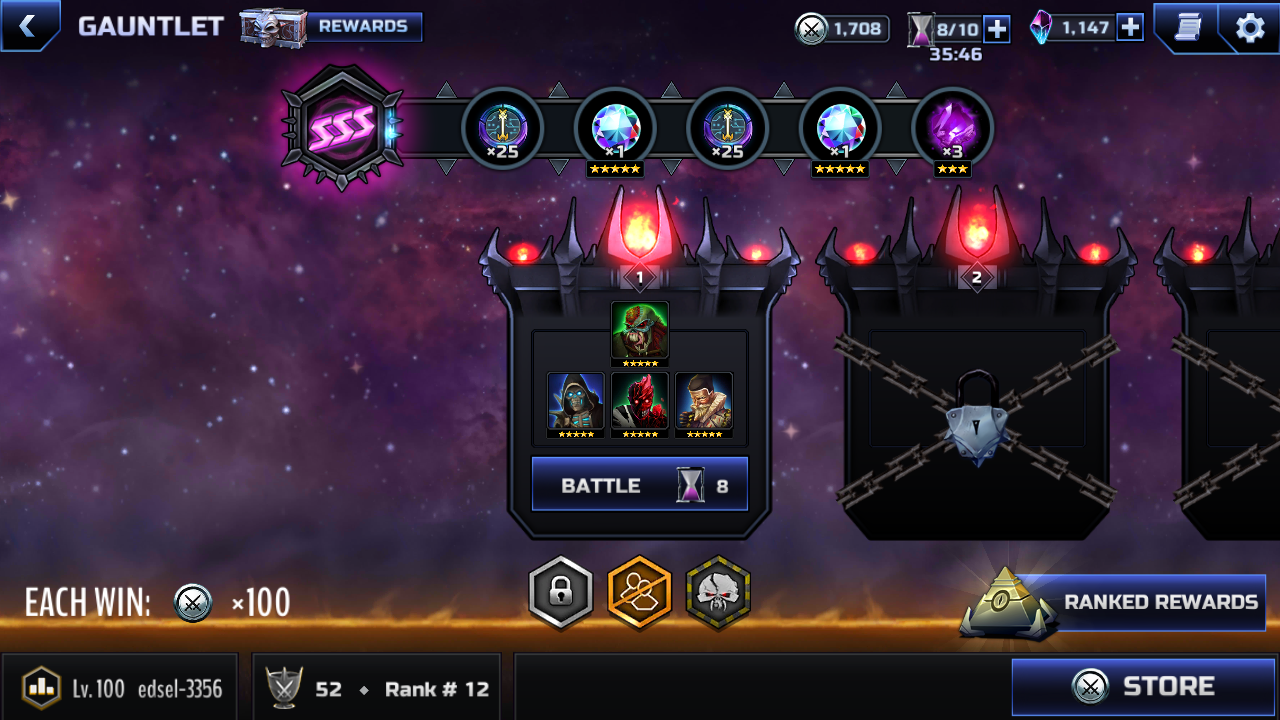
Task: Inspect the green-hooded enemy leader portrait
Action: tap(640, 331)
